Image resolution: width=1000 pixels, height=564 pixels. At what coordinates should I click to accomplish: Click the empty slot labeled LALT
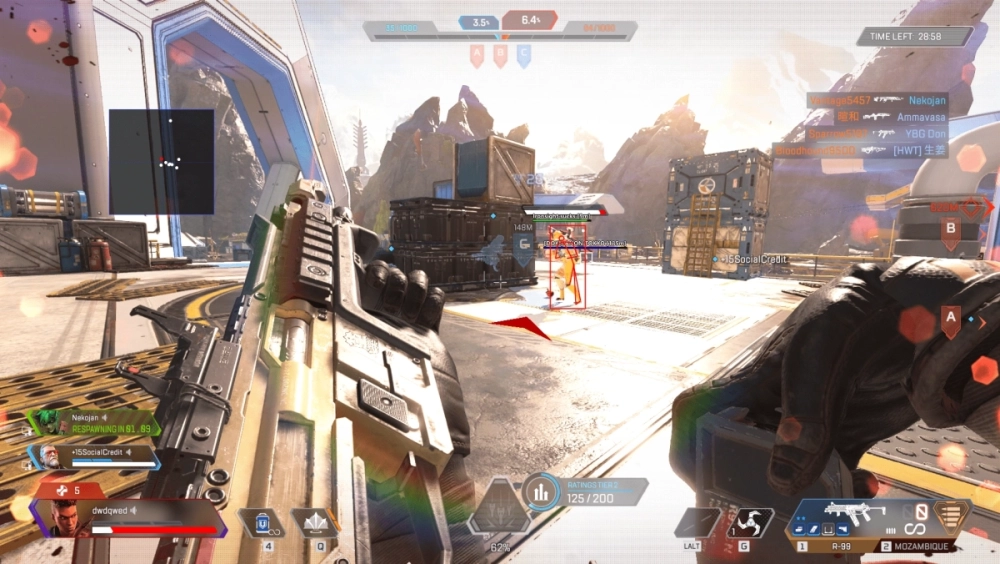click(x=697, y=523)
